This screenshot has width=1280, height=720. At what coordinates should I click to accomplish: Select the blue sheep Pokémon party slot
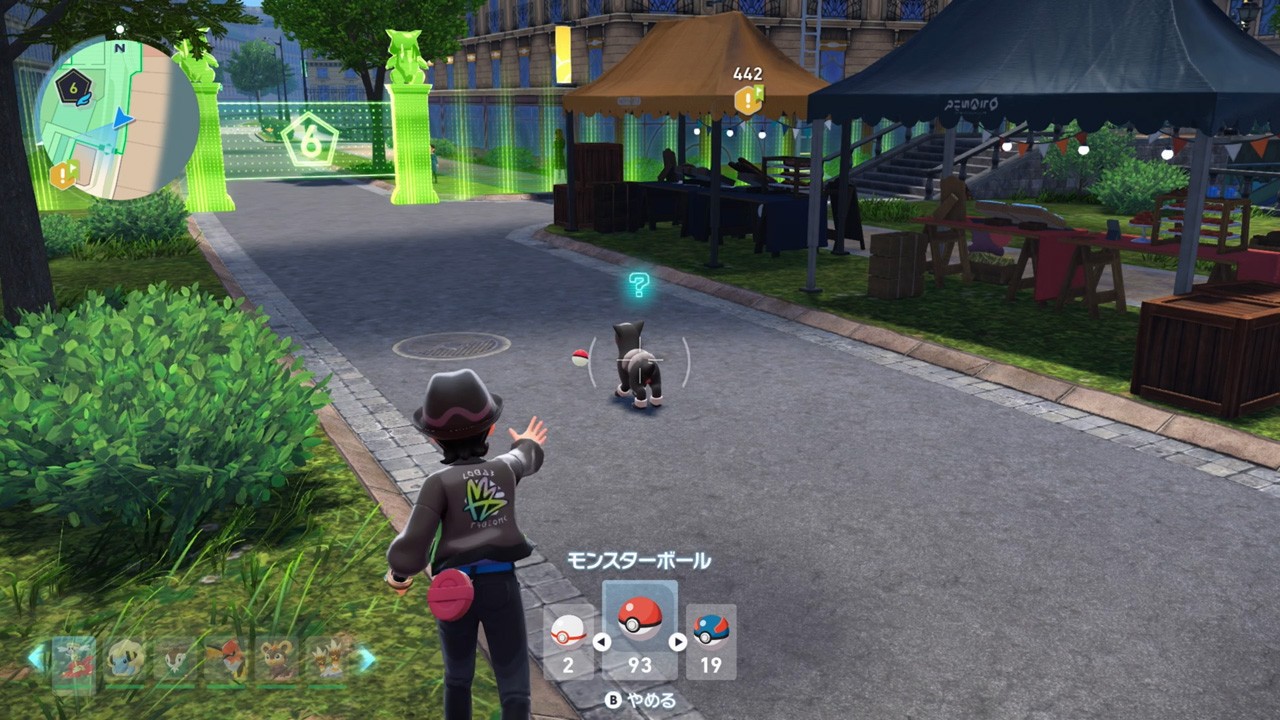pyautogui.click(x=126, y=660)
